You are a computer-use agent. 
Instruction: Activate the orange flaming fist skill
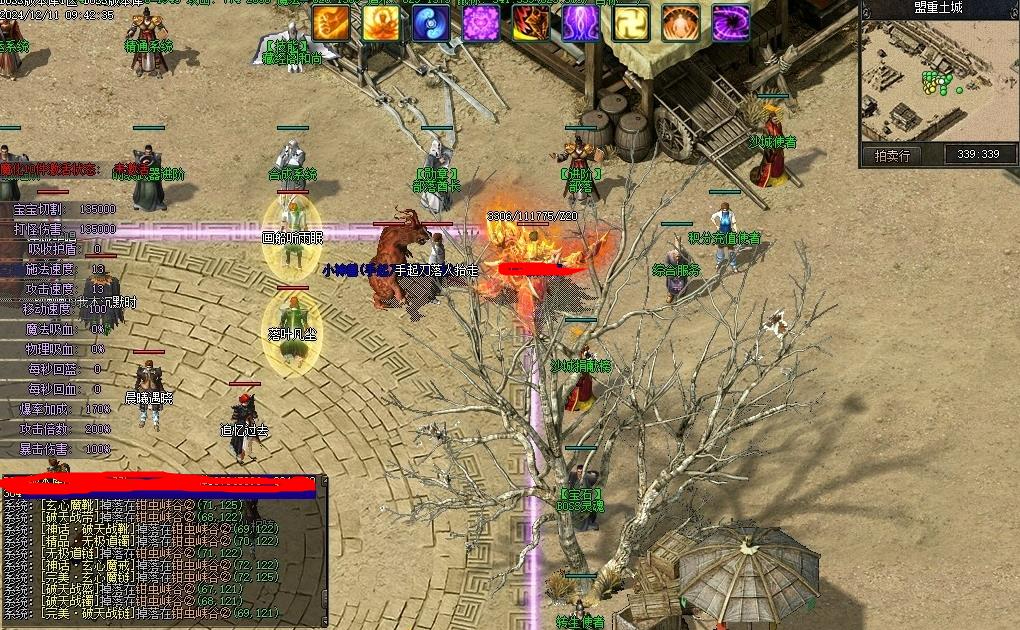point(332,22)
